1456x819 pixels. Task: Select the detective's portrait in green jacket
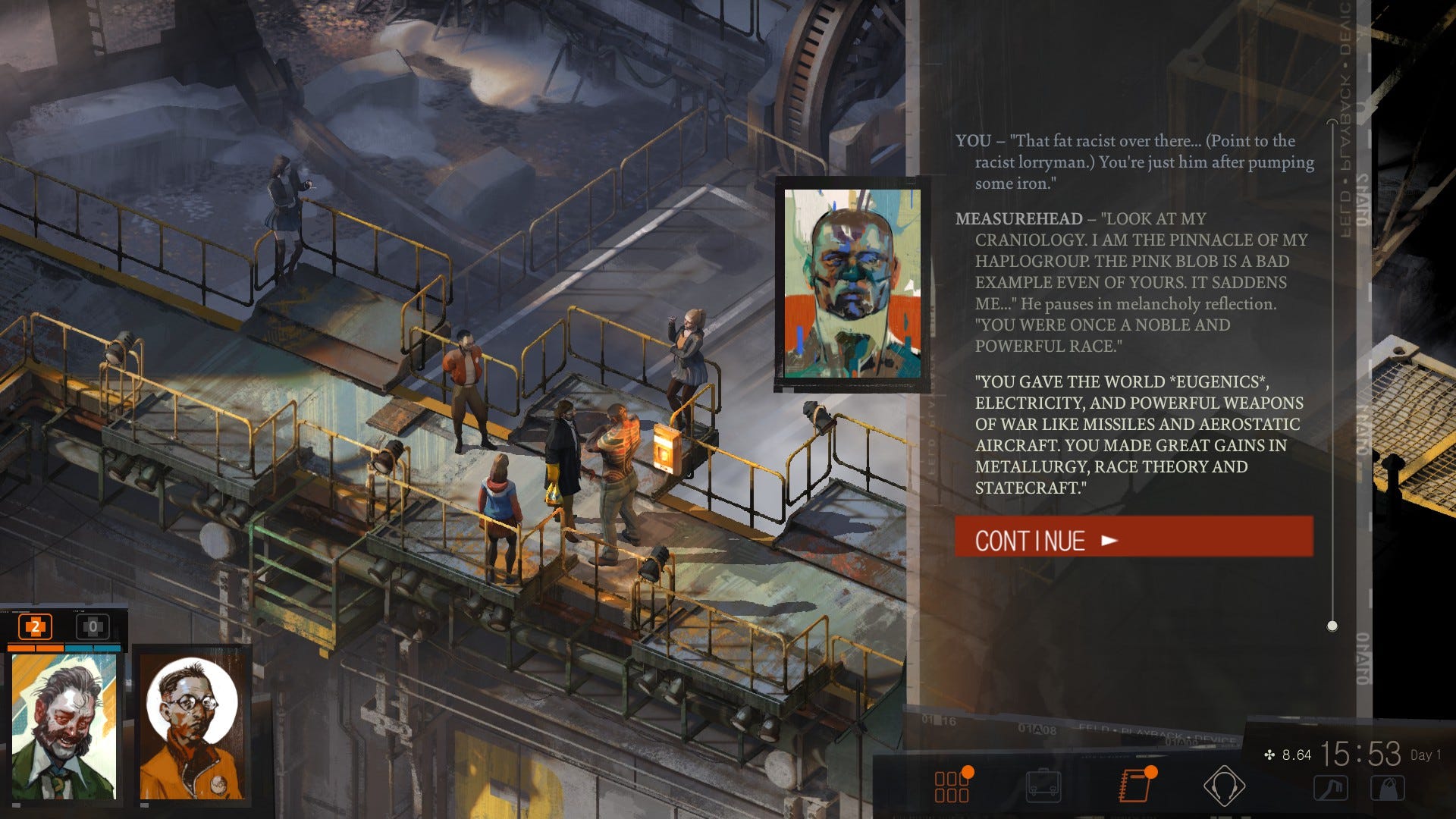point(64,726)
